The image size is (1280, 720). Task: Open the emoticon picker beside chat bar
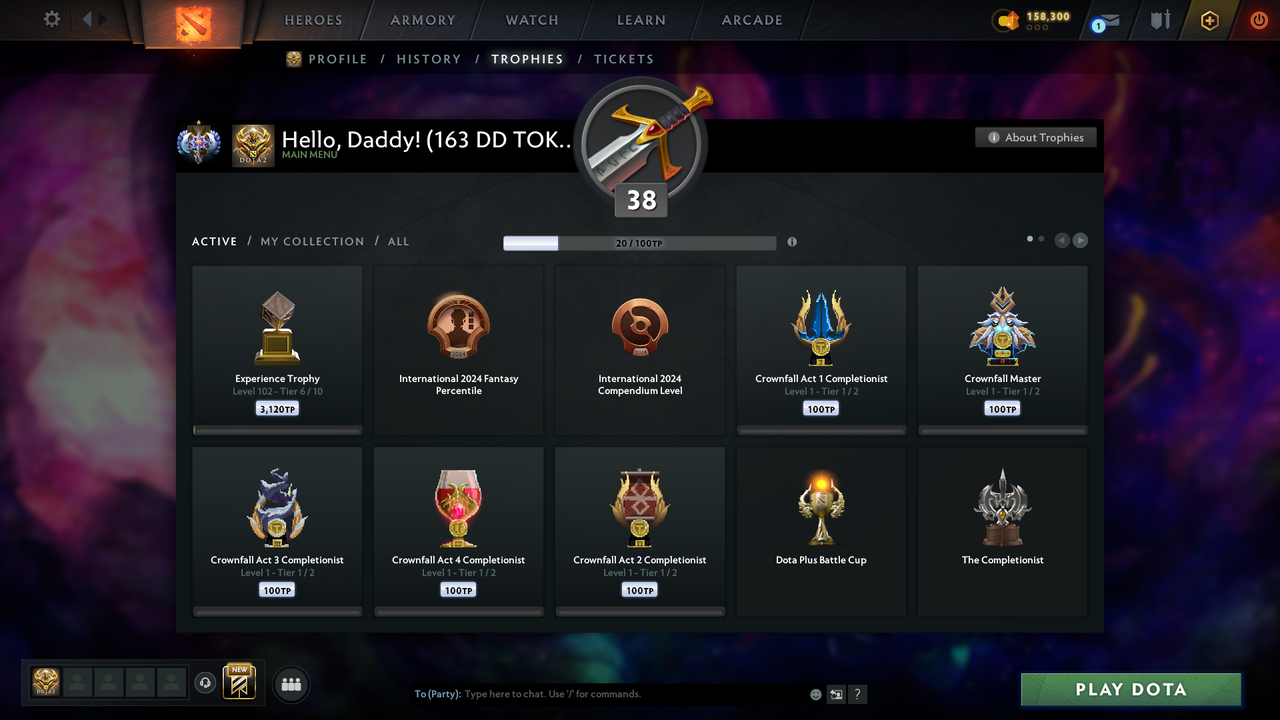click(x=815, y=693)
